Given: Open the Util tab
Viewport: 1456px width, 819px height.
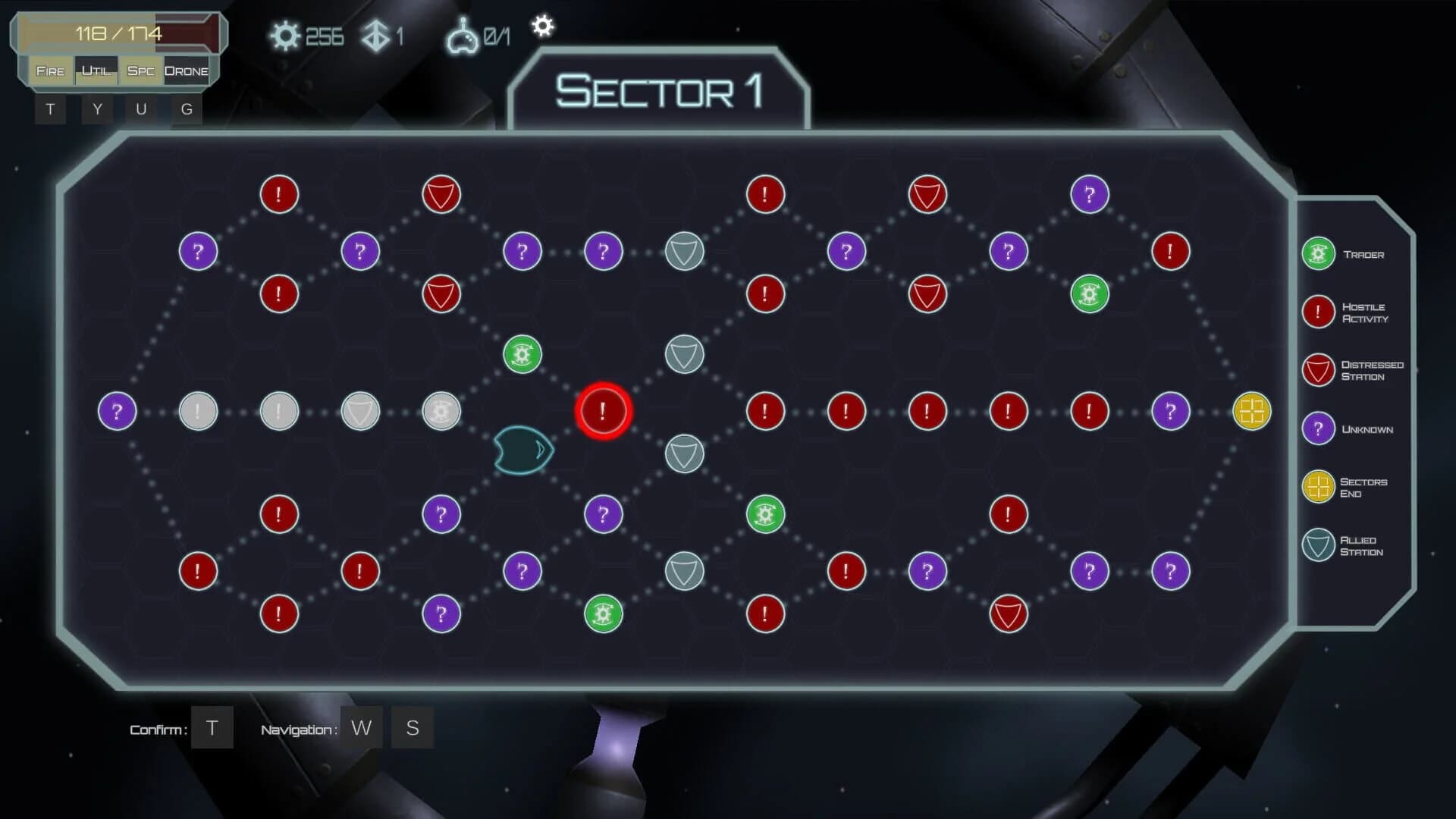Looking at the screenshot, I should [x=96, y=71].
